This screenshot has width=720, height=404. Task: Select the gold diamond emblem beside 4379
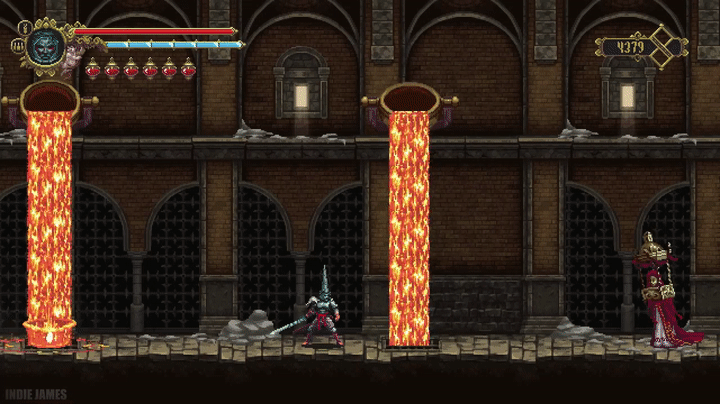point(663,45)
